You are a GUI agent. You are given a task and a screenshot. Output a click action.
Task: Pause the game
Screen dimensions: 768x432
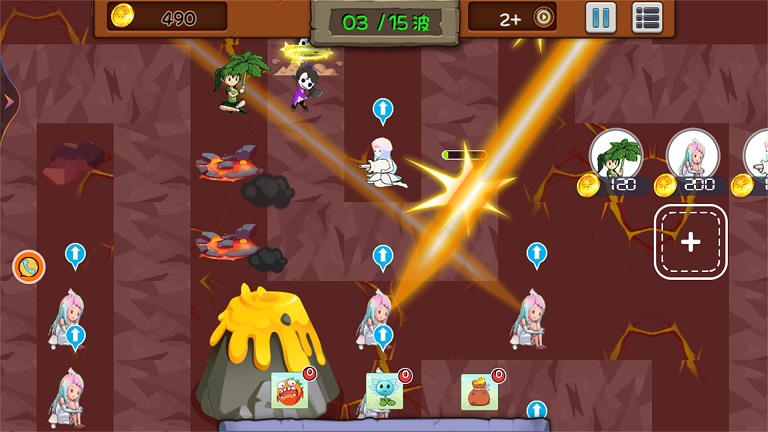point(600,17)
